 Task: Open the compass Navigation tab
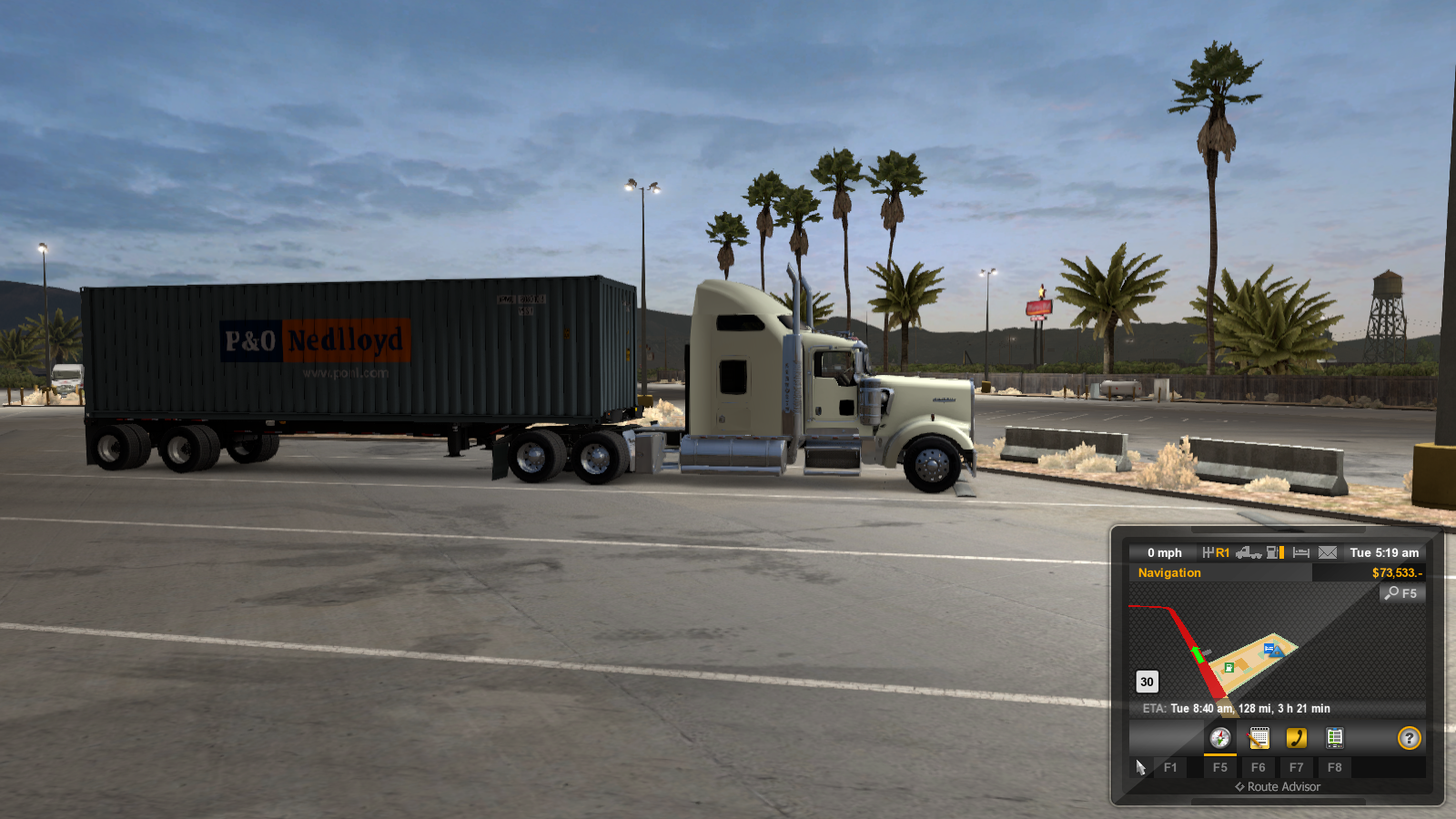tap(1220, 738)
